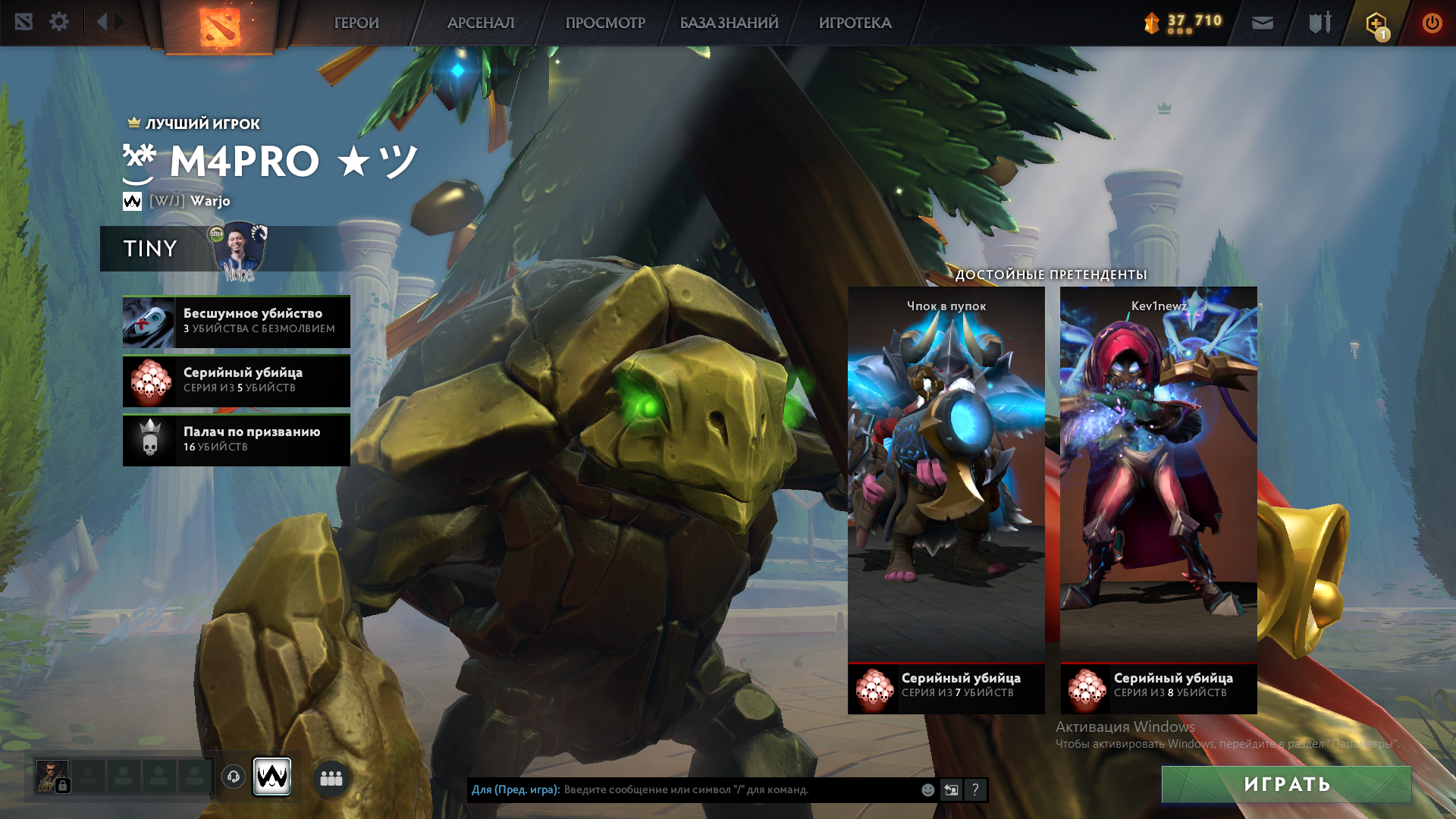Viewport: 1456px width, 819px height.
Task: Select the ПРОСМОТР tab
Action: (x=605, y=23)
